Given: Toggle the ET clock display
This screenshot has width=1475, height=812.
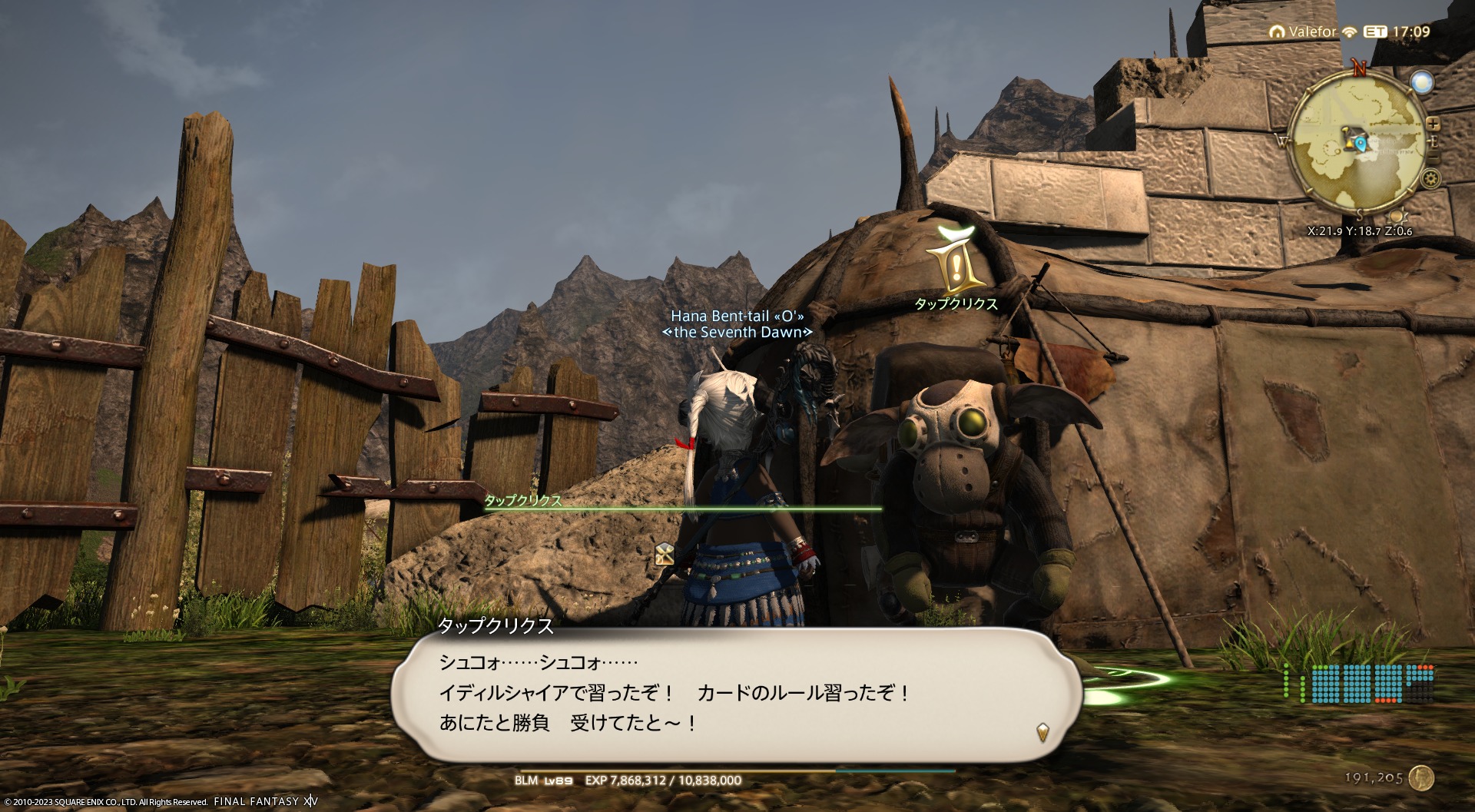Looking at the screenshot, I should tap(1374, 32).
